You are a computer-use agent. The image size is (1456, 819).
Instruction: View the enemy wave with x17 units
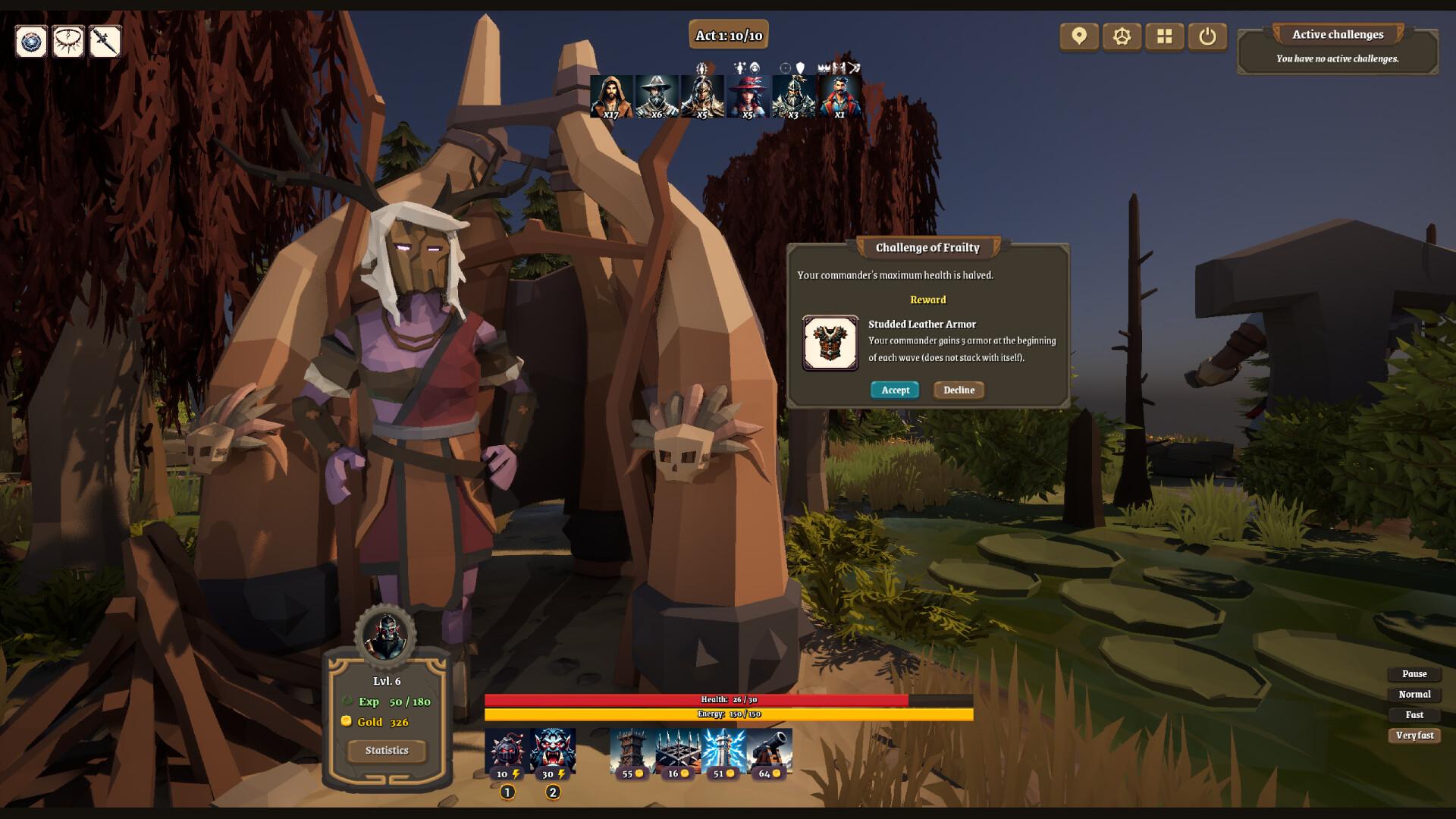click(610, 95)
